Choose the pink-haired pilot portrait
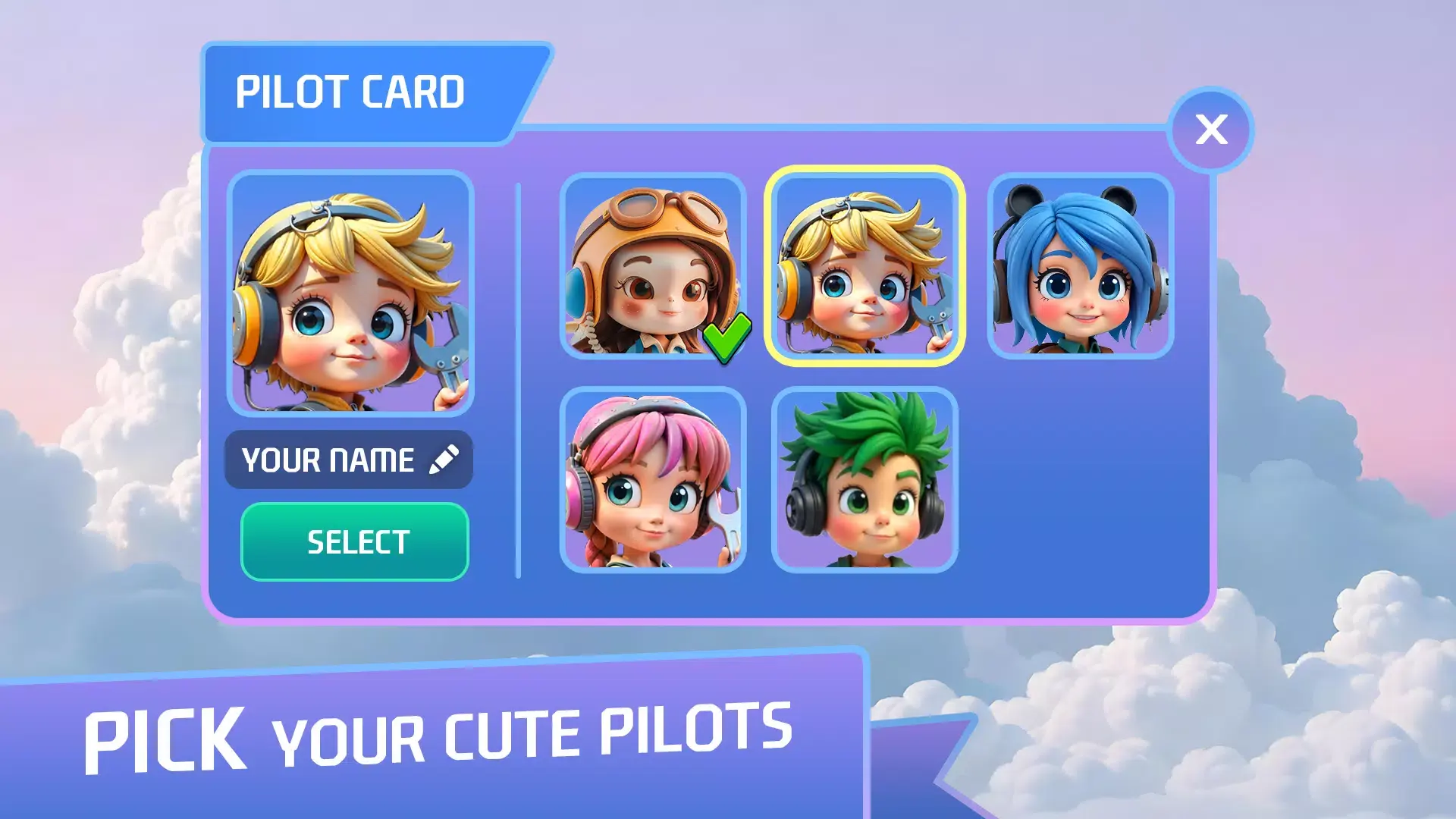The image size is (1456, 819). click(652, 479)
